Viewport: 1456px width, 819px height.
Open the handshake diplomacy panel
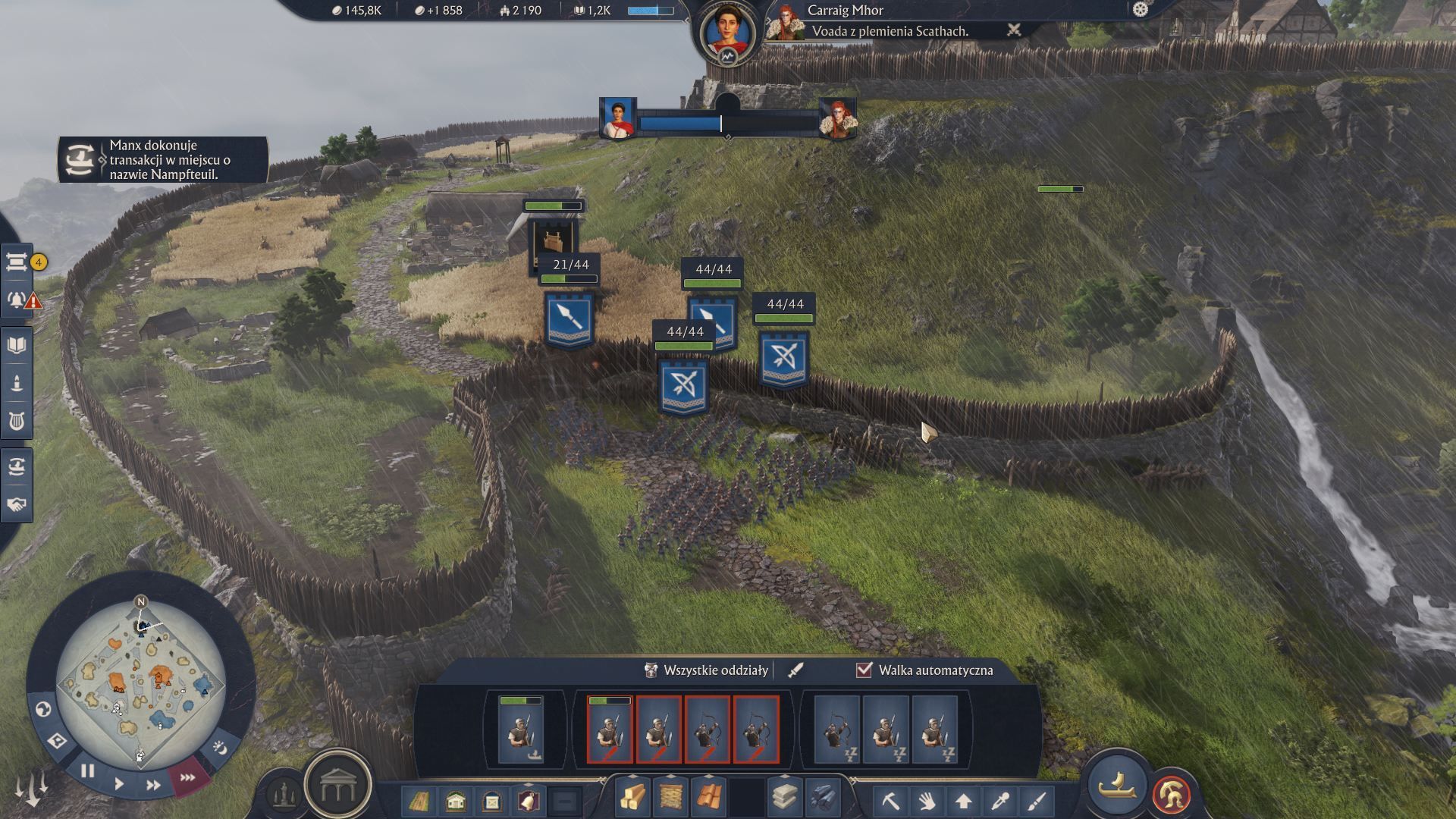[17, 504]
